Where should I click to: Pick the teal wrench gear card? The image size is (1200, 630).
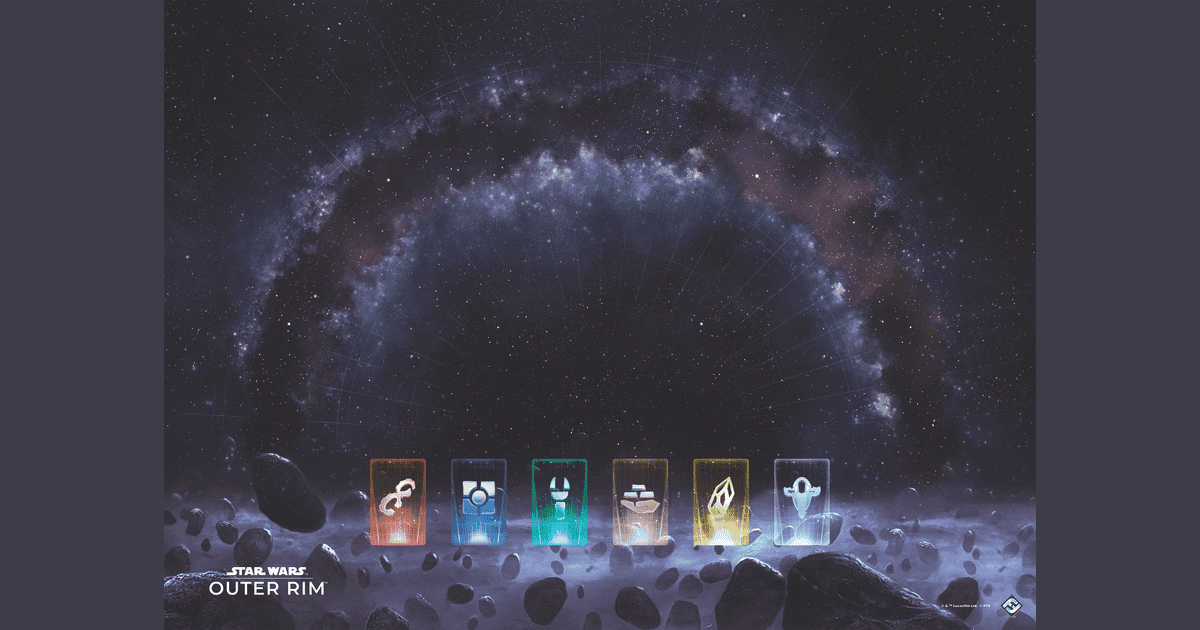(x=559, y=501)
